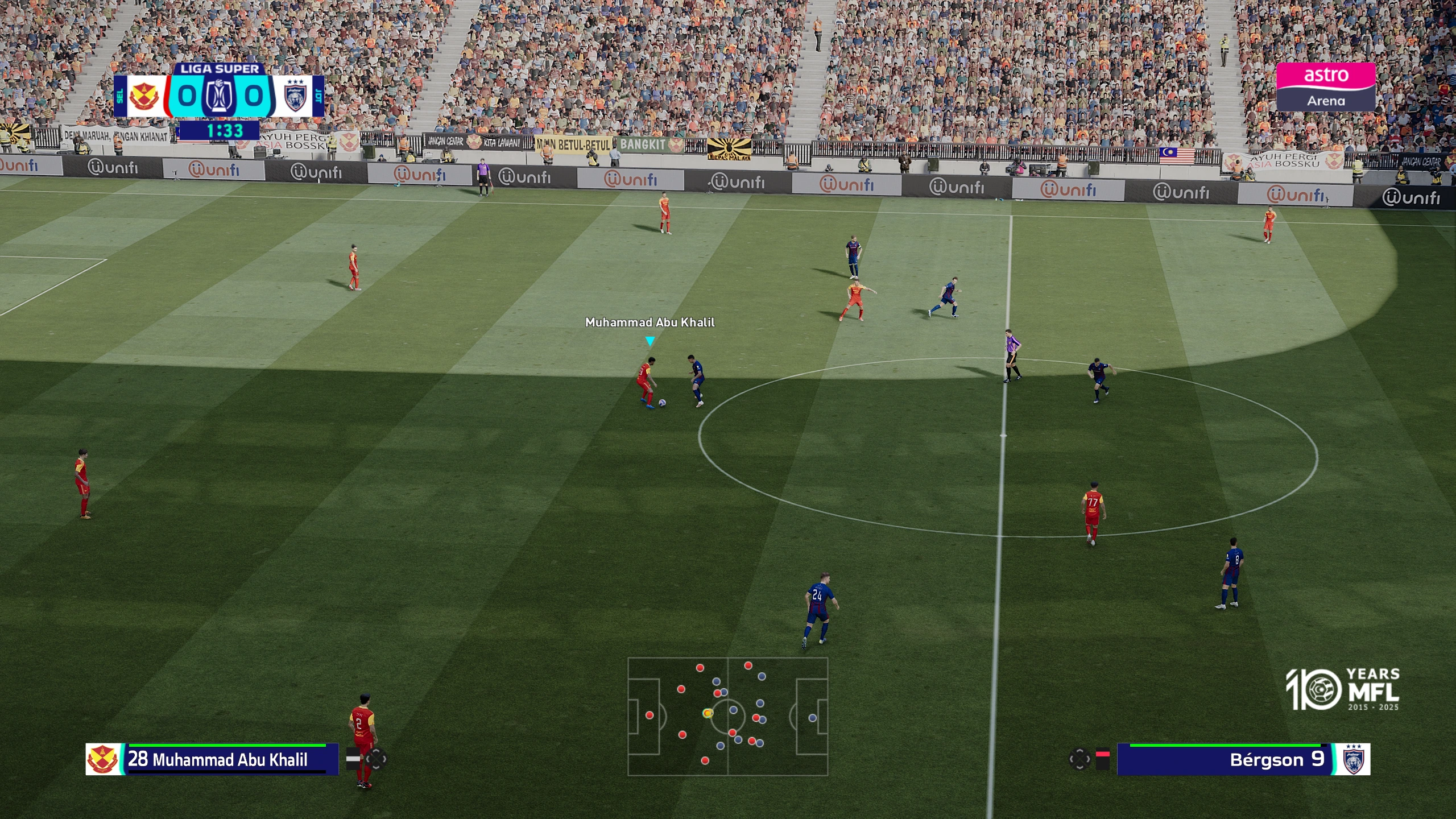Click the button-prompt cluster next to Bérgson's banner

(1080, 759)
